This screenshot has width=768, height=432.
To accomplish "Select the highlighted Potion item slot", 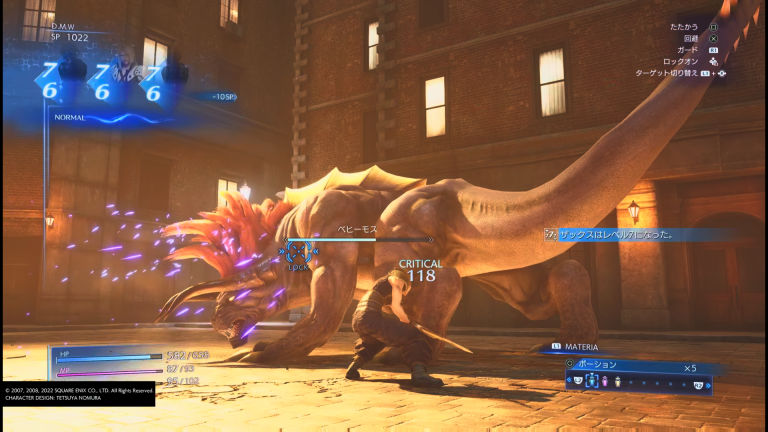I will click(x=591, y=381).
